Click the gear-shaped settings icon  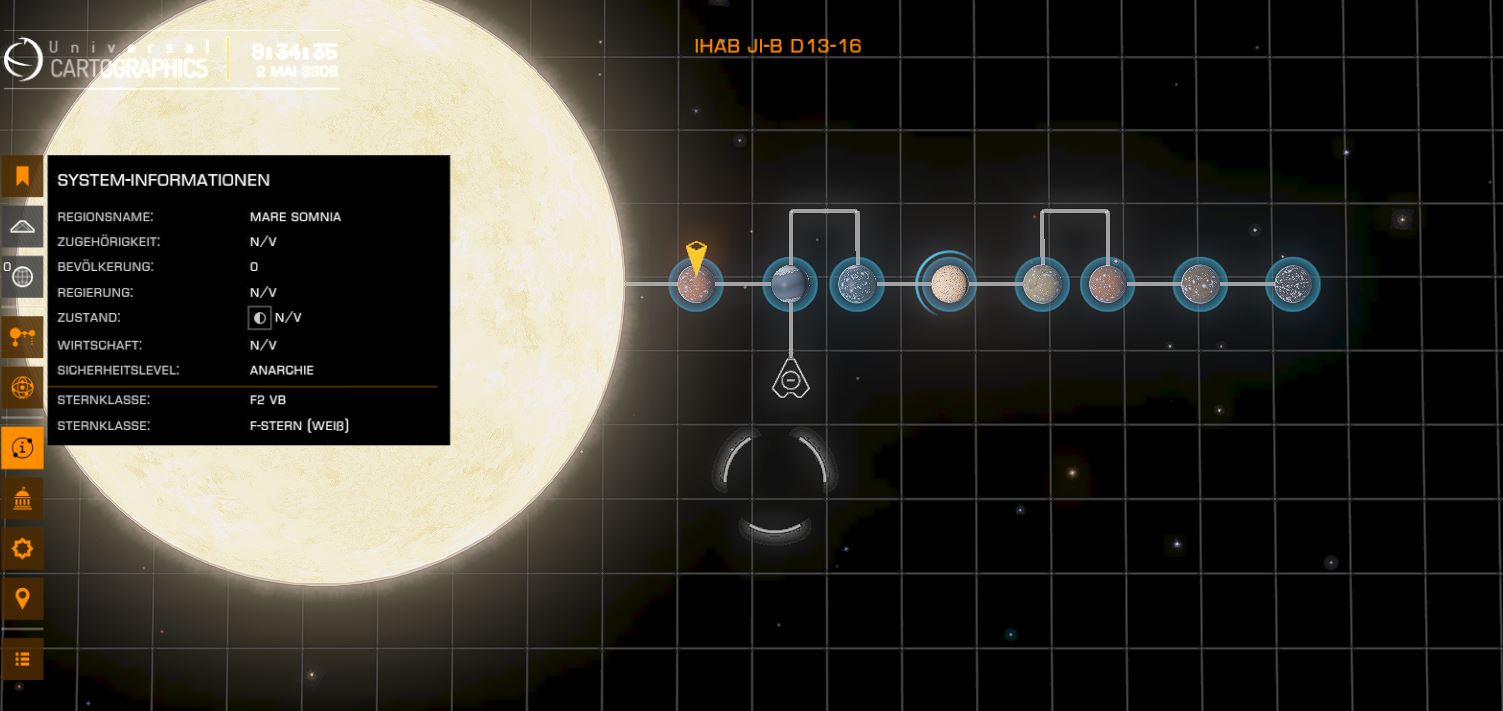pyautogui.click(x=22, y=548)
